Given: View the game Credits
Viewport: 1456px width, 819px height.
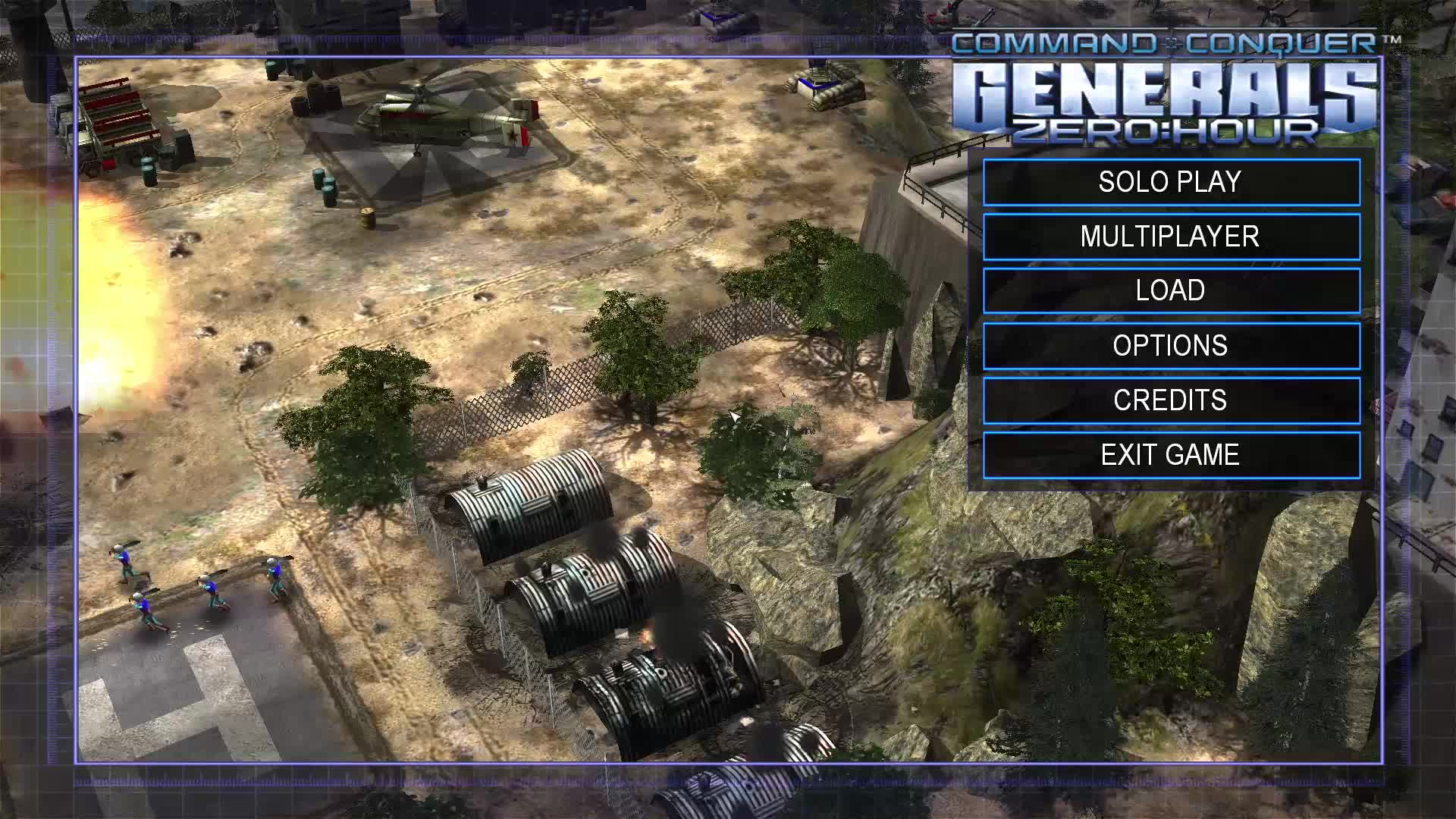Looking at the screenshot, I should [1171, 400].
